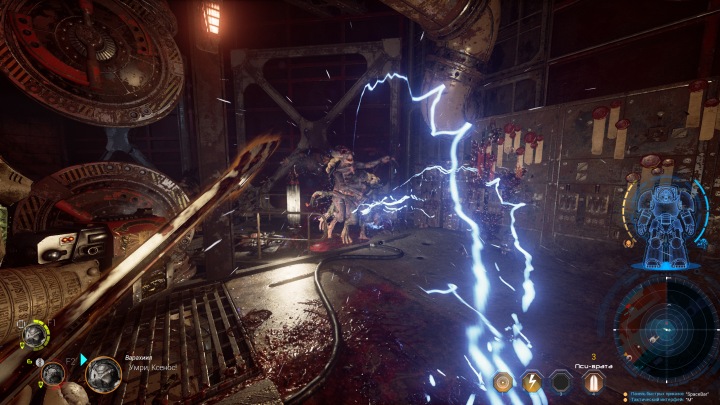Select the F2 squadmate portrait

click(x=54, y=375)
